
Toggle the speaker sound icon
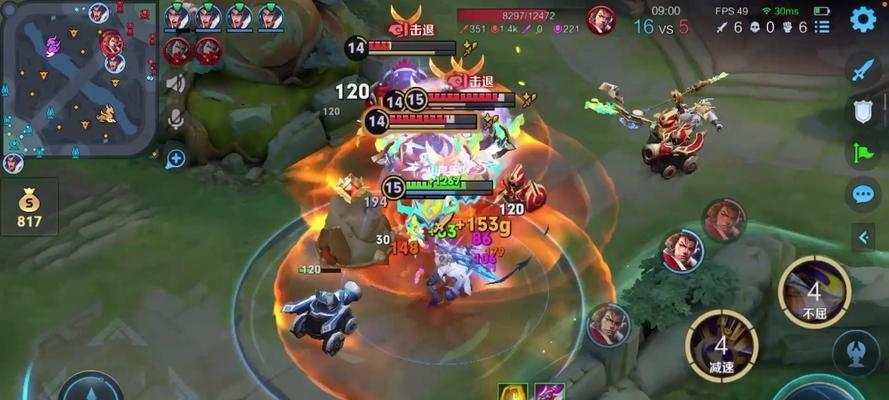pyautogui.click(x=176, y=84)
